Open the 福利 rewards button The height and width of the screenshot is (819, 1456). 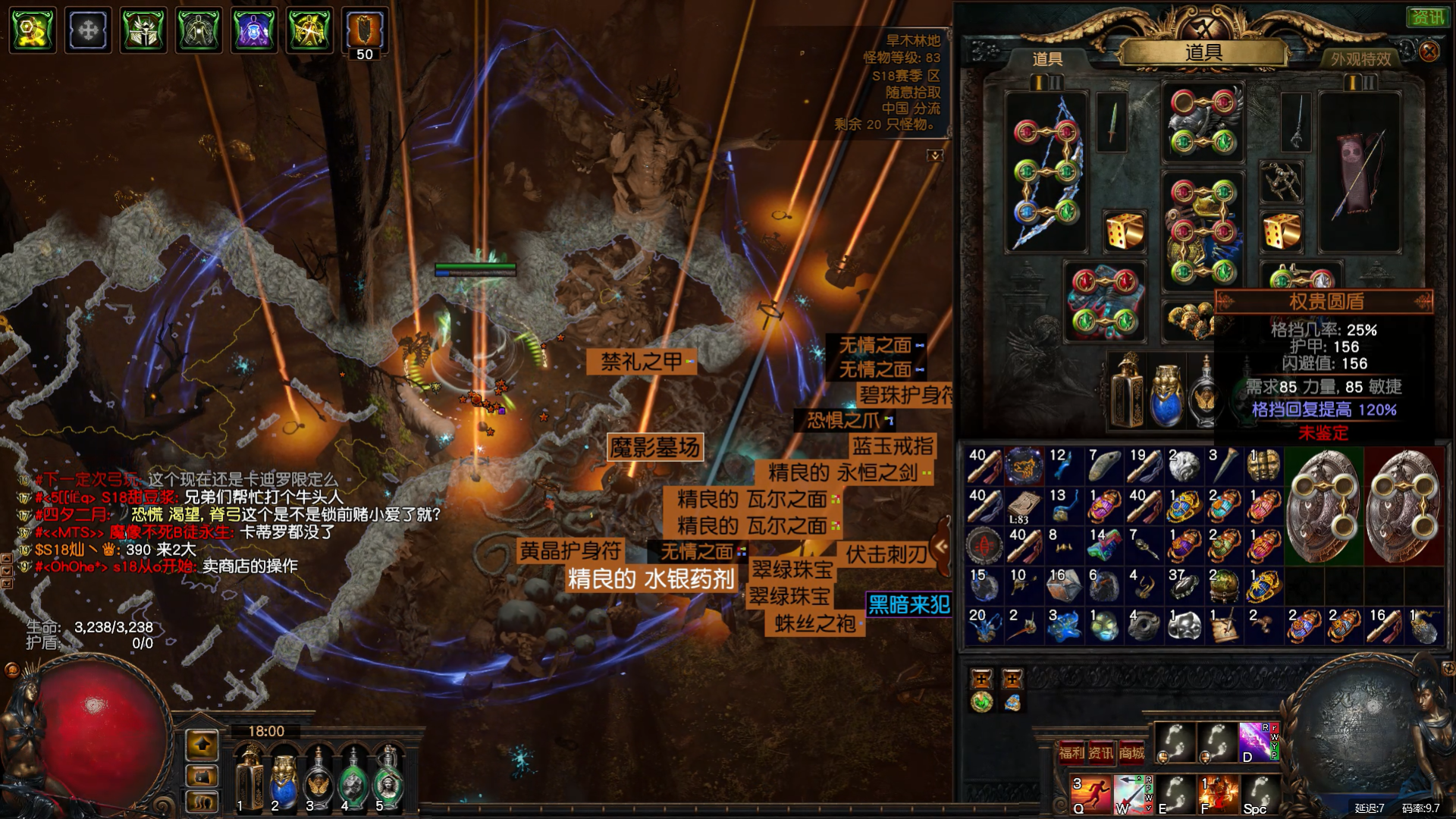pos(1072,752)
